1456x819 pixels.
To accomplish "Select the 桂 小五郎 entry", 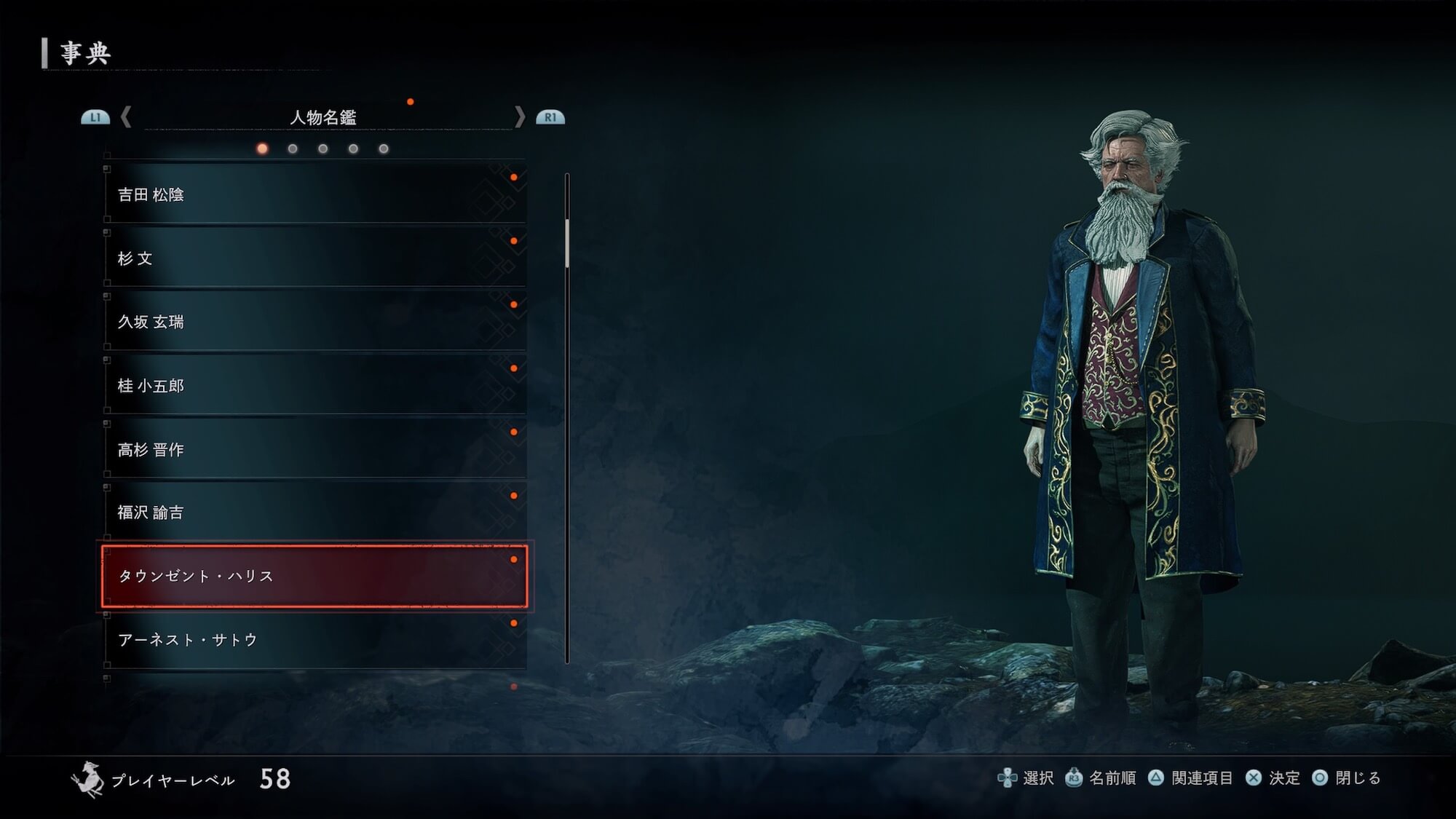I will click(314, 385).
